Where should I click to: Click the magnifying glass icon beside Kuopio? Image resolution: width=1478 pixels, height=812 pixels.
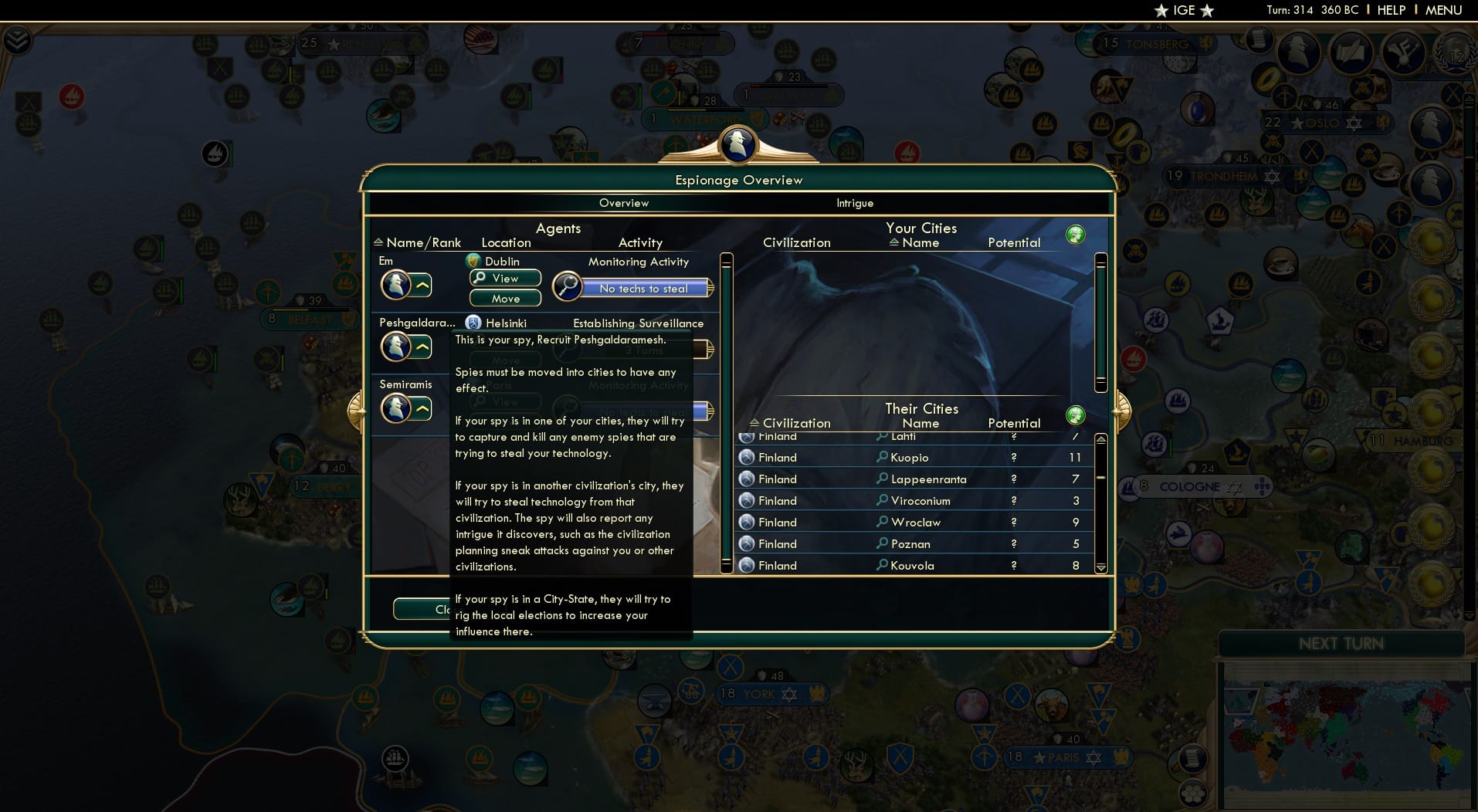click(880, 457)
